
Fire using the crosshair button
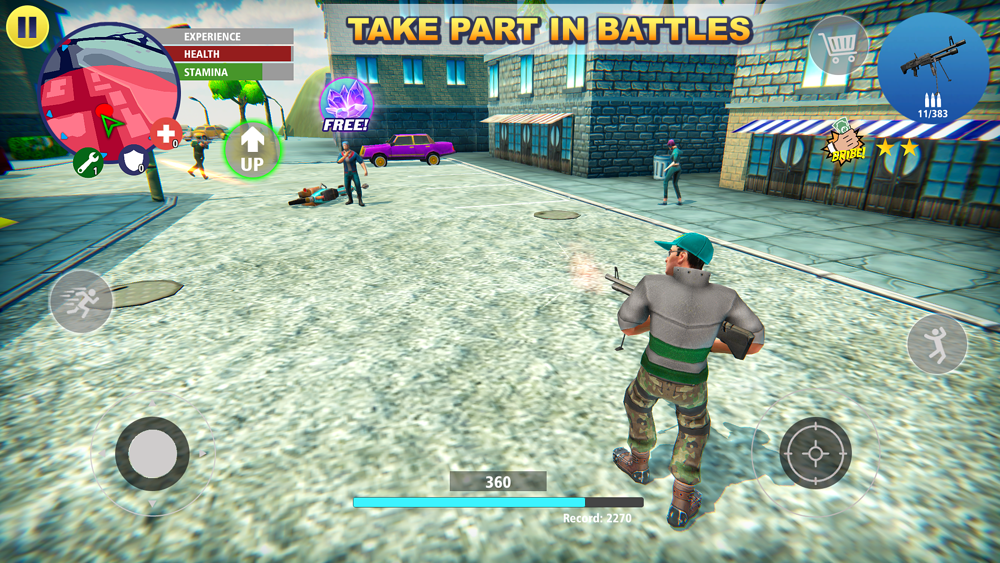[815, 453]
